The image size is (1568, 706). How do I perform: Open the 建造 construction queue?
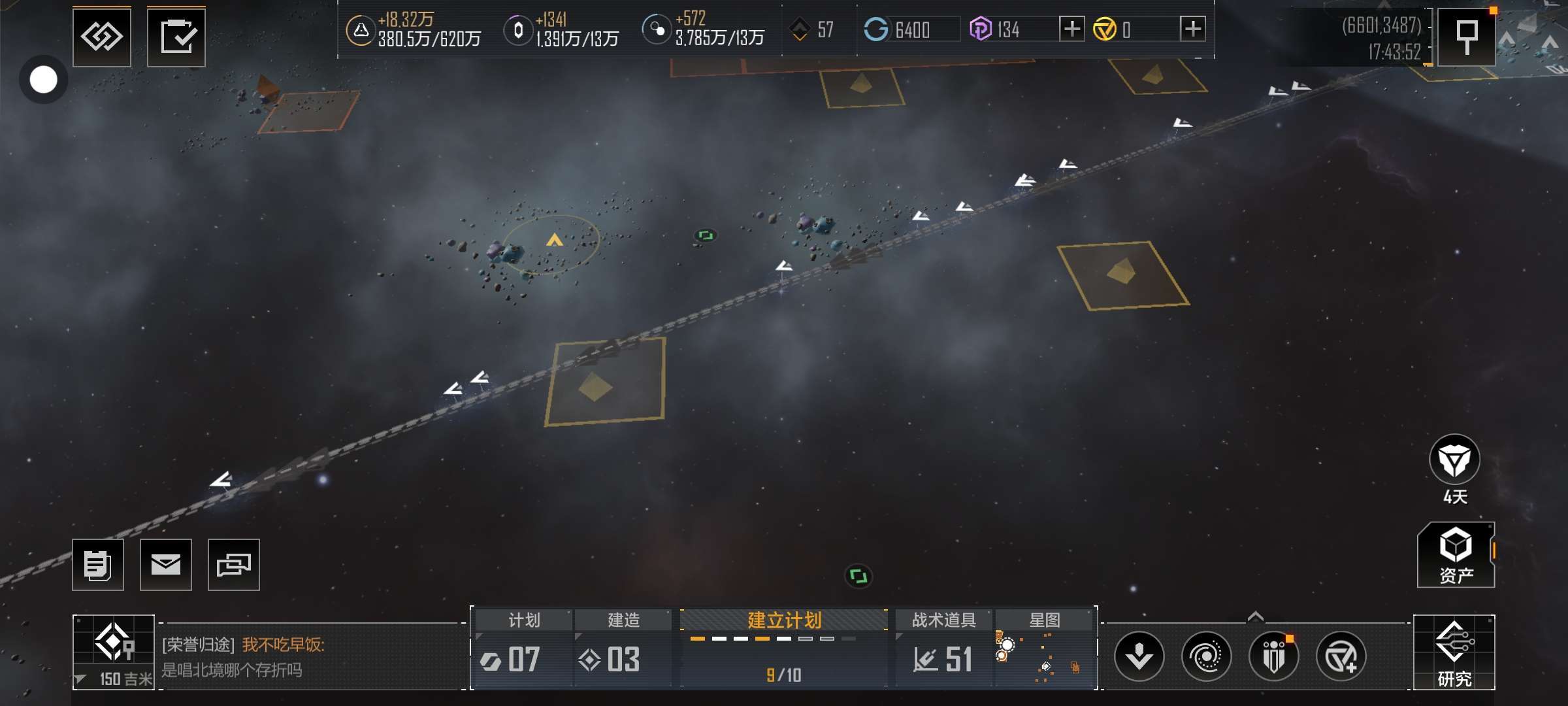tap(623, 648)
